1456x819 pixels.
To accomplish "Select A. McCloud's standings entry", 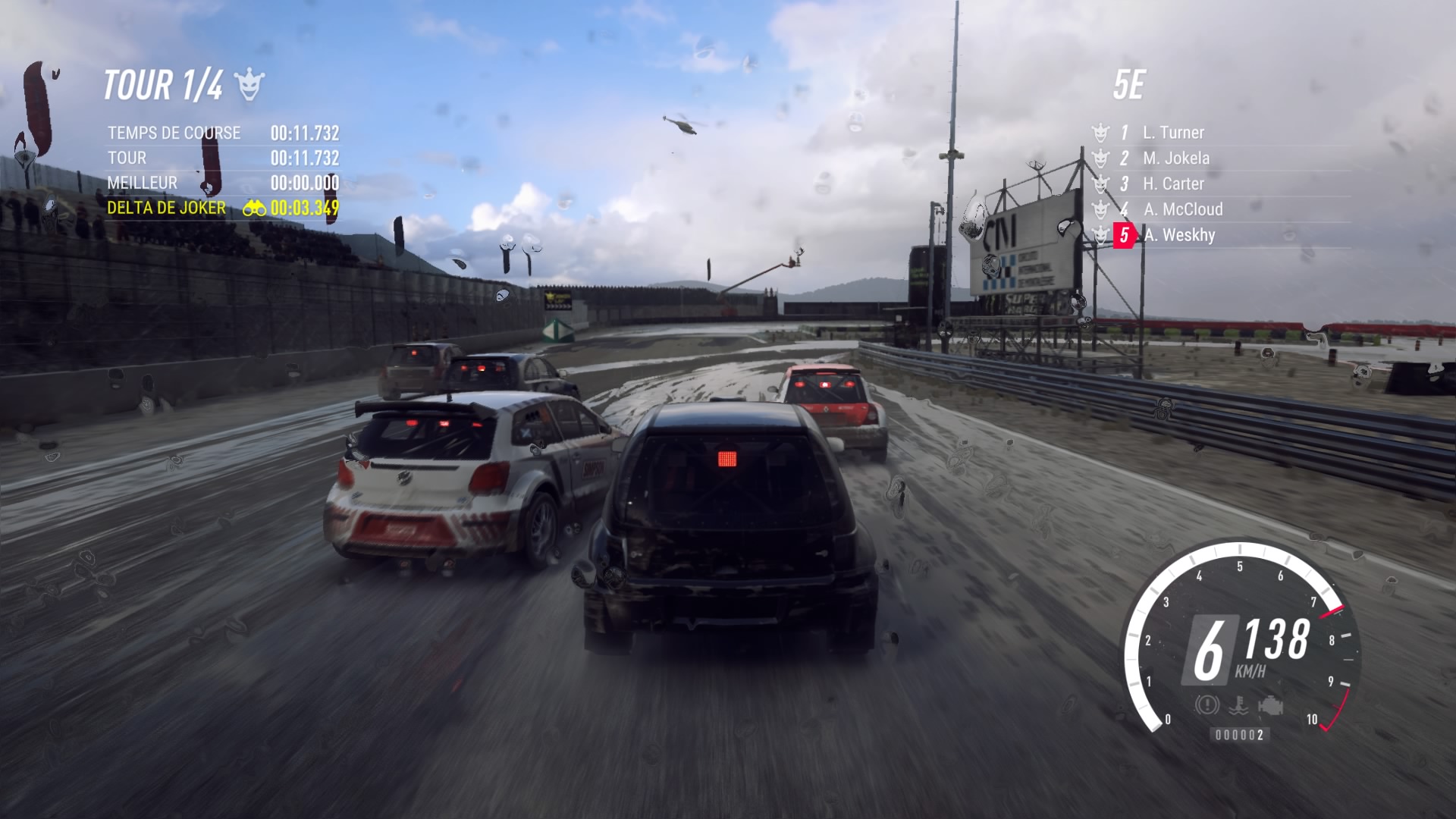I will tap(1182, 209).
